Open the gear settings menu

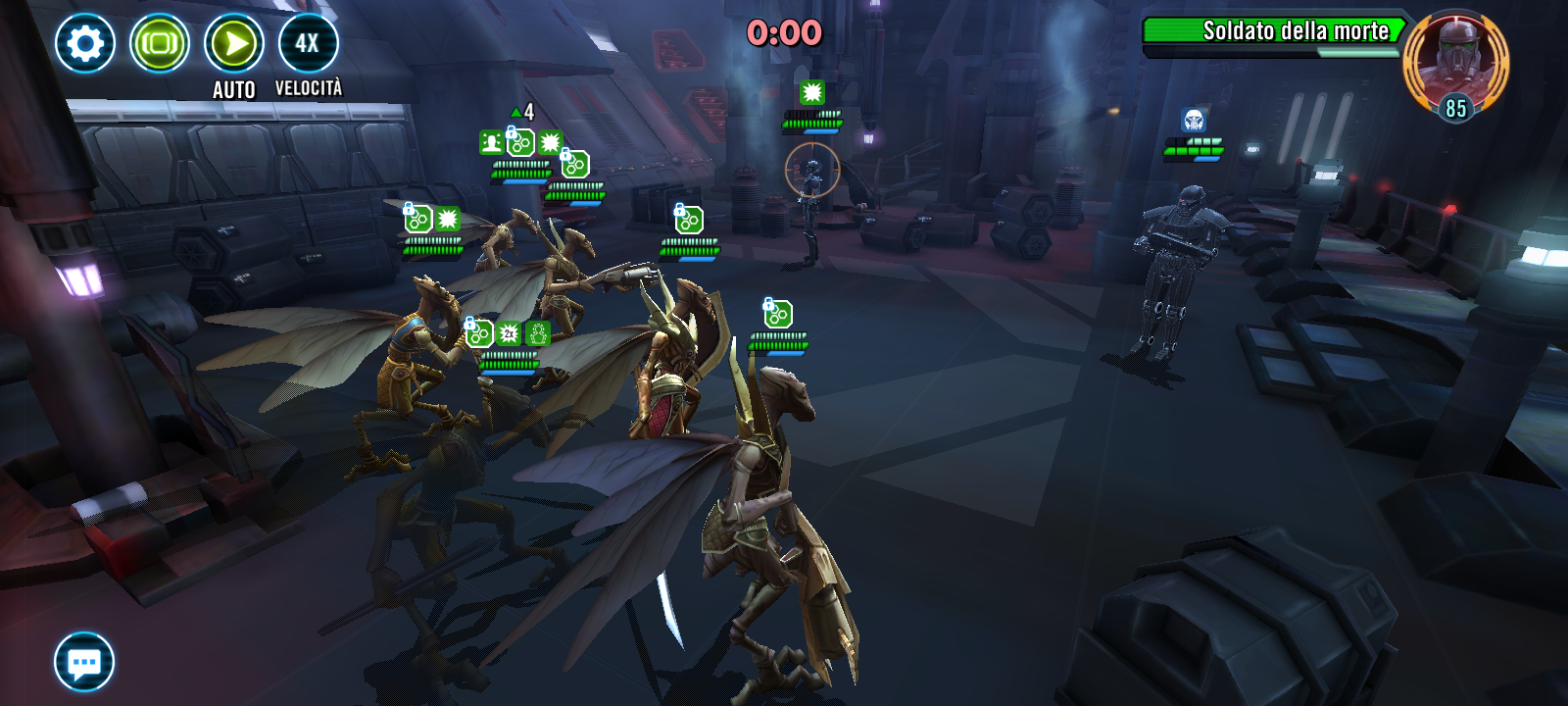(85, 43)
